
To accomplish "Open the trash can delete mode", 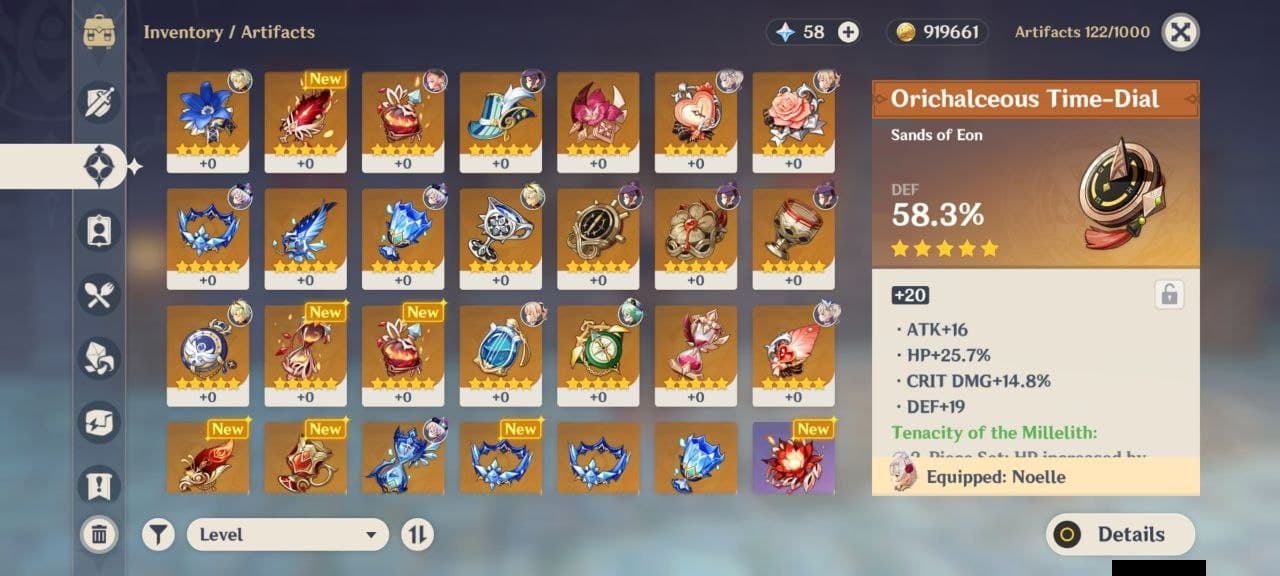I will pyautogui.click(x=99, y=535).
